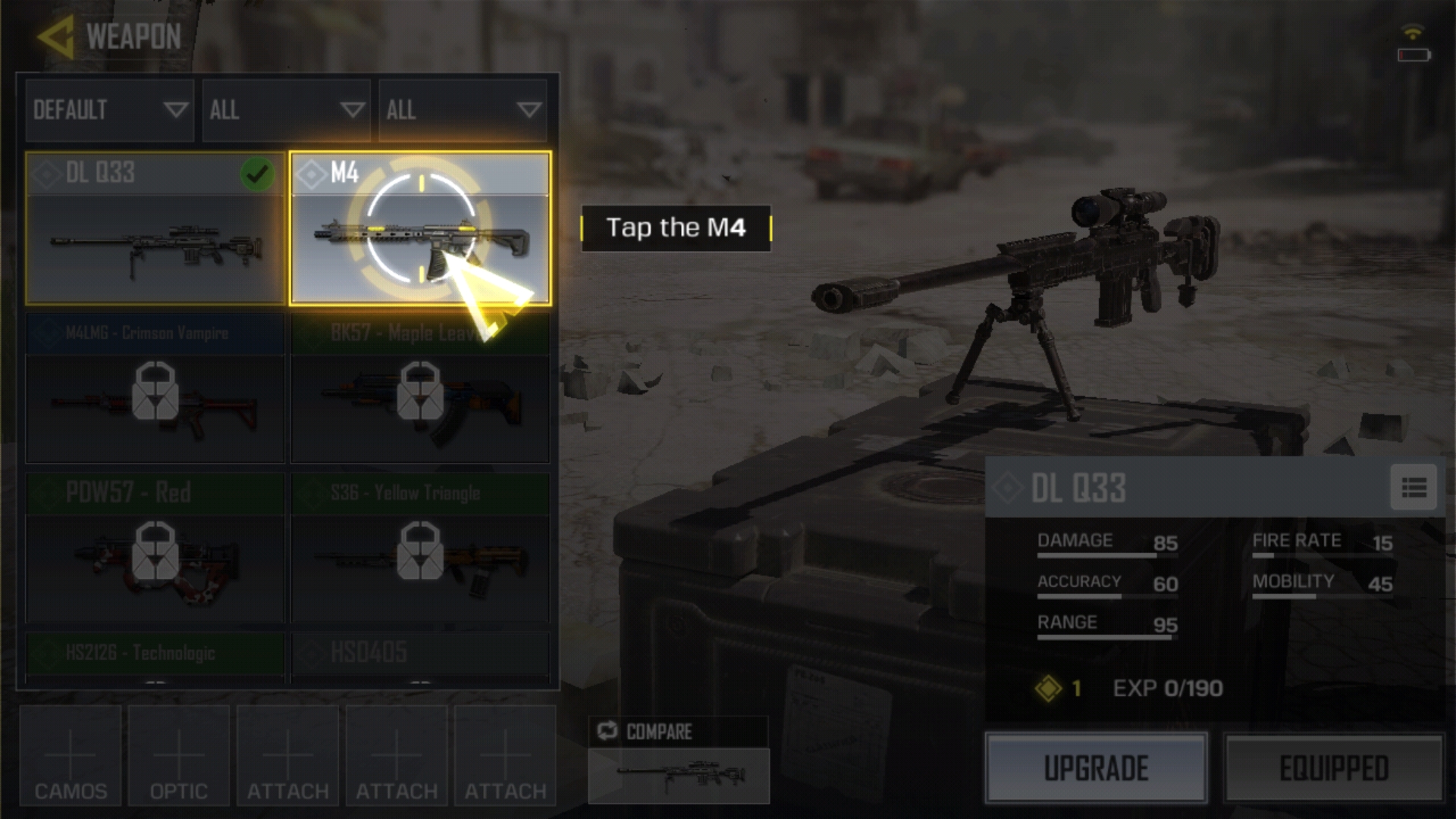Open the CAMOS slot
Image resolution: width=1456 pixels, height=819 pixels.
(71, 756)
